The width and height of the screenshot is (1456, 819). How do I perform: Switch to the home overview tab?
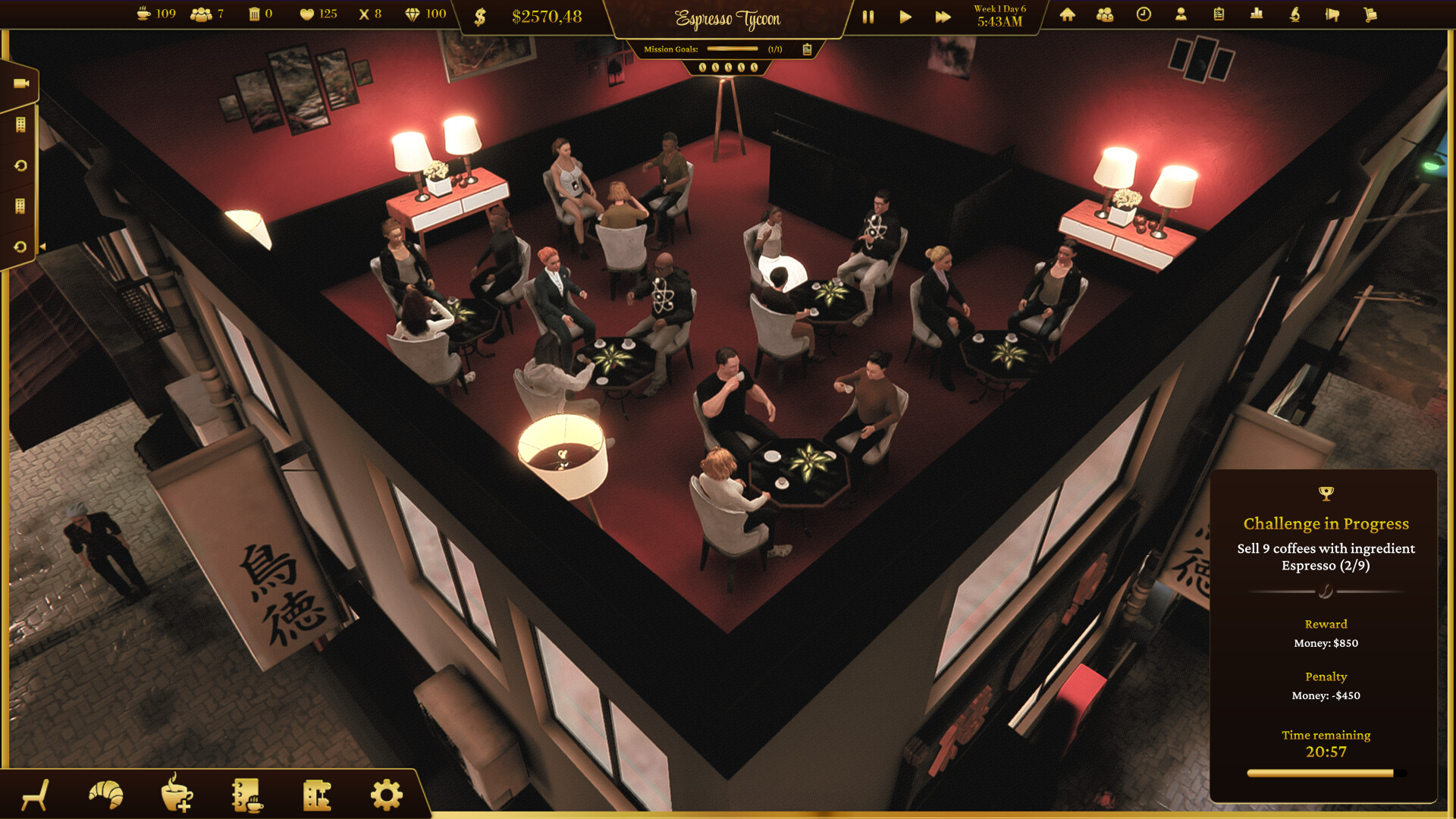pyautogui.click(x=1067, y=14)
